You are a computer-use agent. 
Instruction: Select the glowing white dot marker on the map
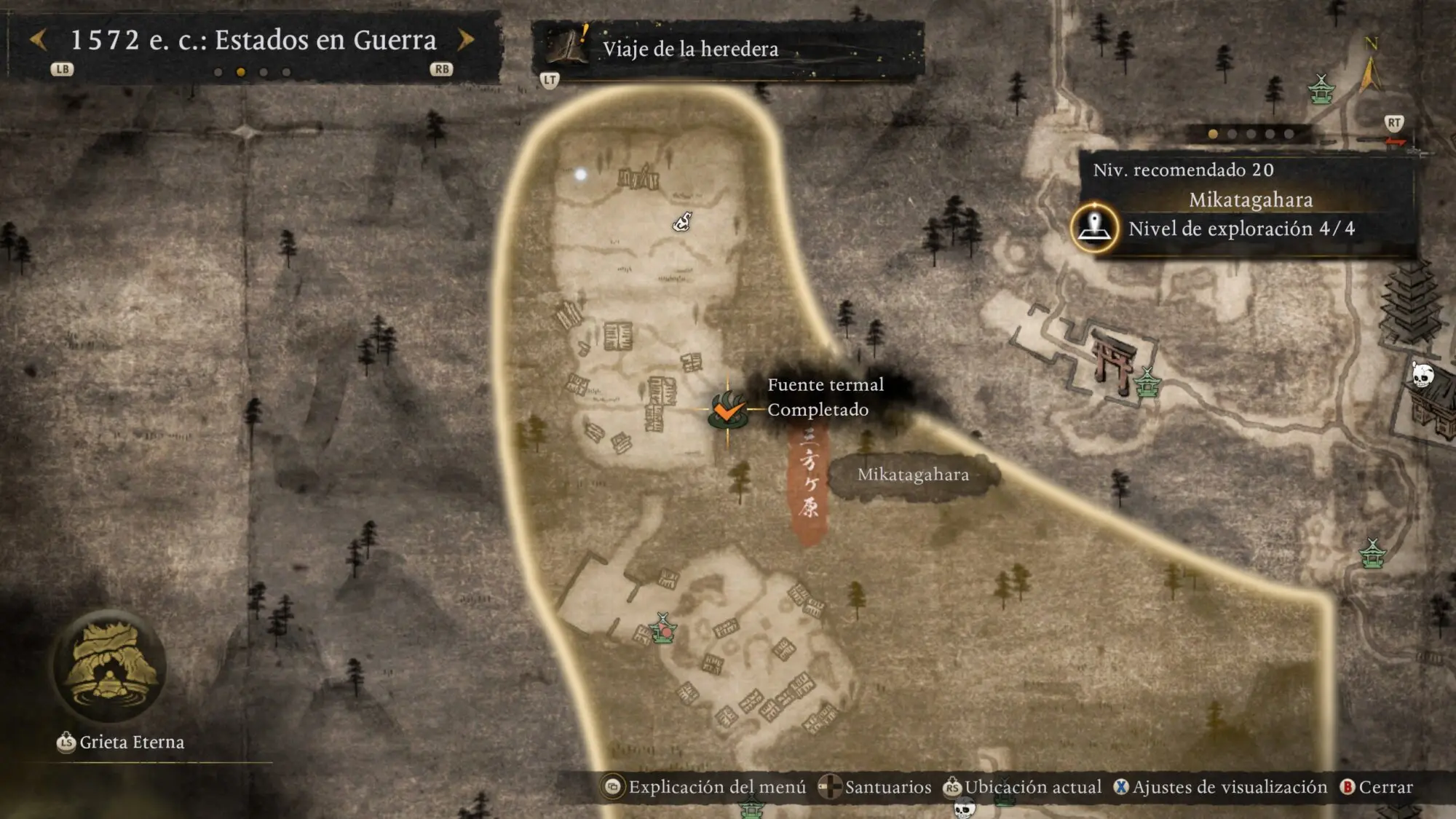(x=580, y=175)
